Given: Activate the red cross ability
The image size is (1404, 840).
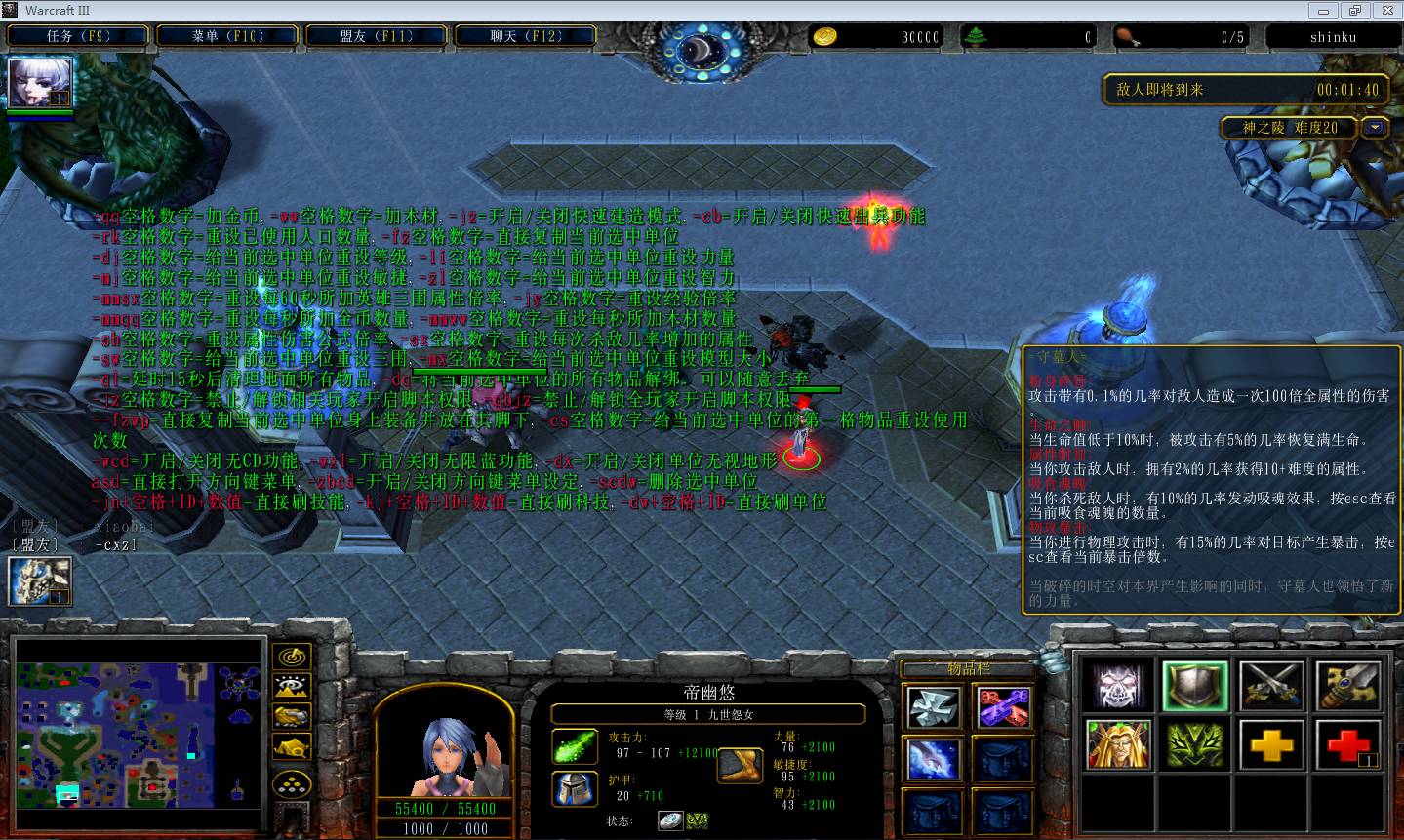Looking at the screenshot, I should click(x=1348, y=746).
